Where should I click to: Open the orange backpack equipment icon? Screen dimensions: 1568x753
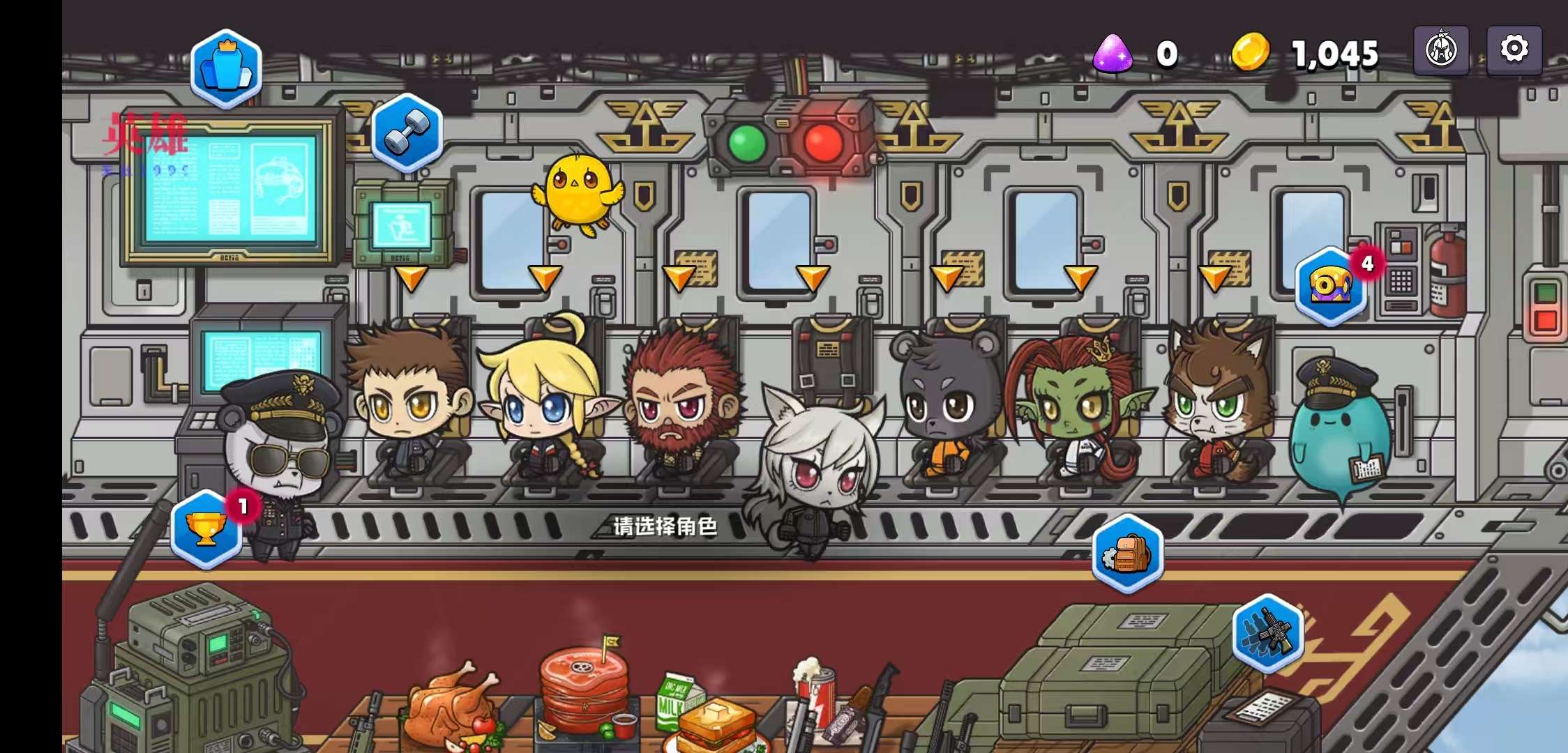(x=1127, y=554)
